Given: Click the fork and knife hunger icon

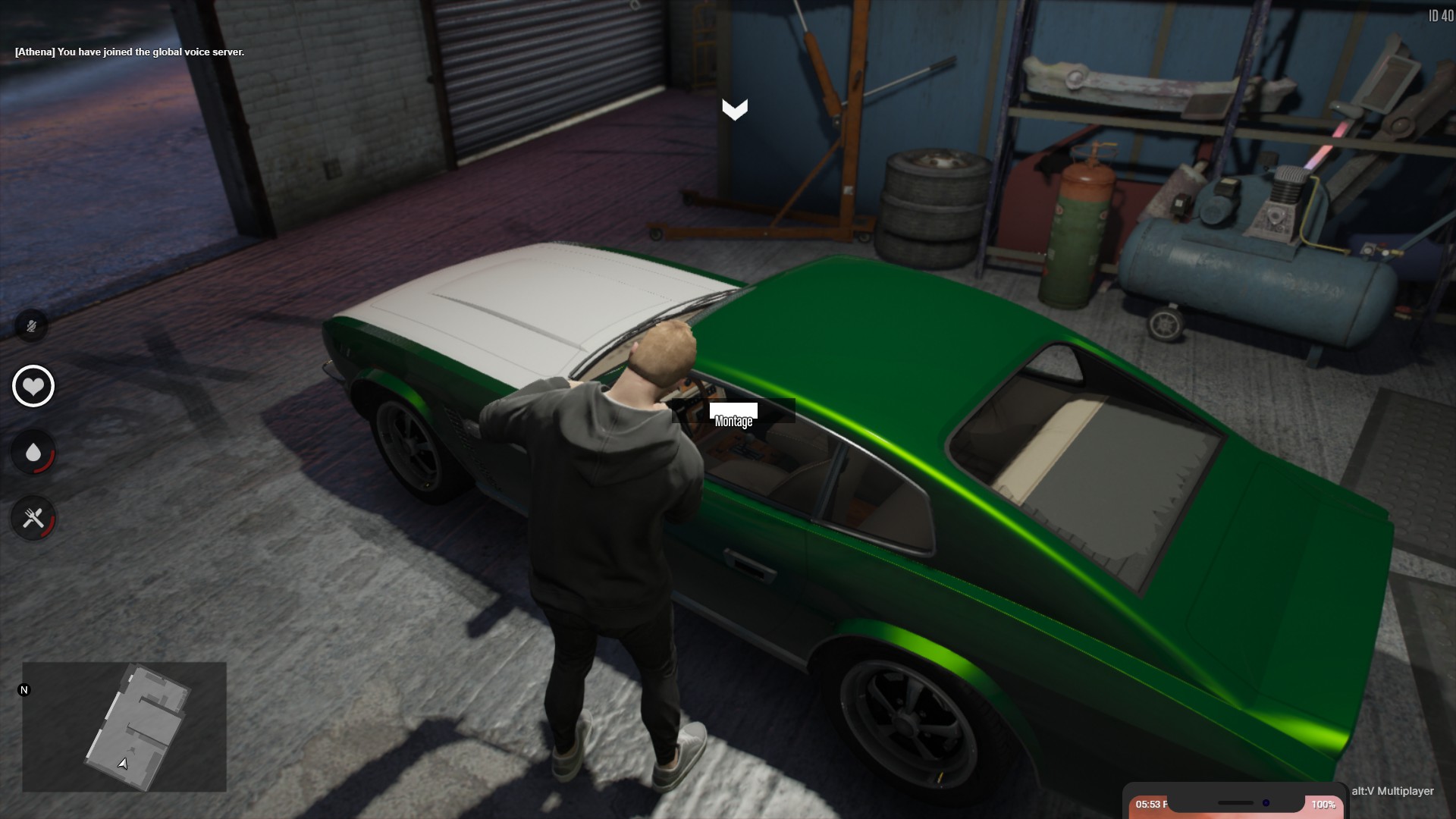Looking at the screenshot, I should [x=33, y=519].
